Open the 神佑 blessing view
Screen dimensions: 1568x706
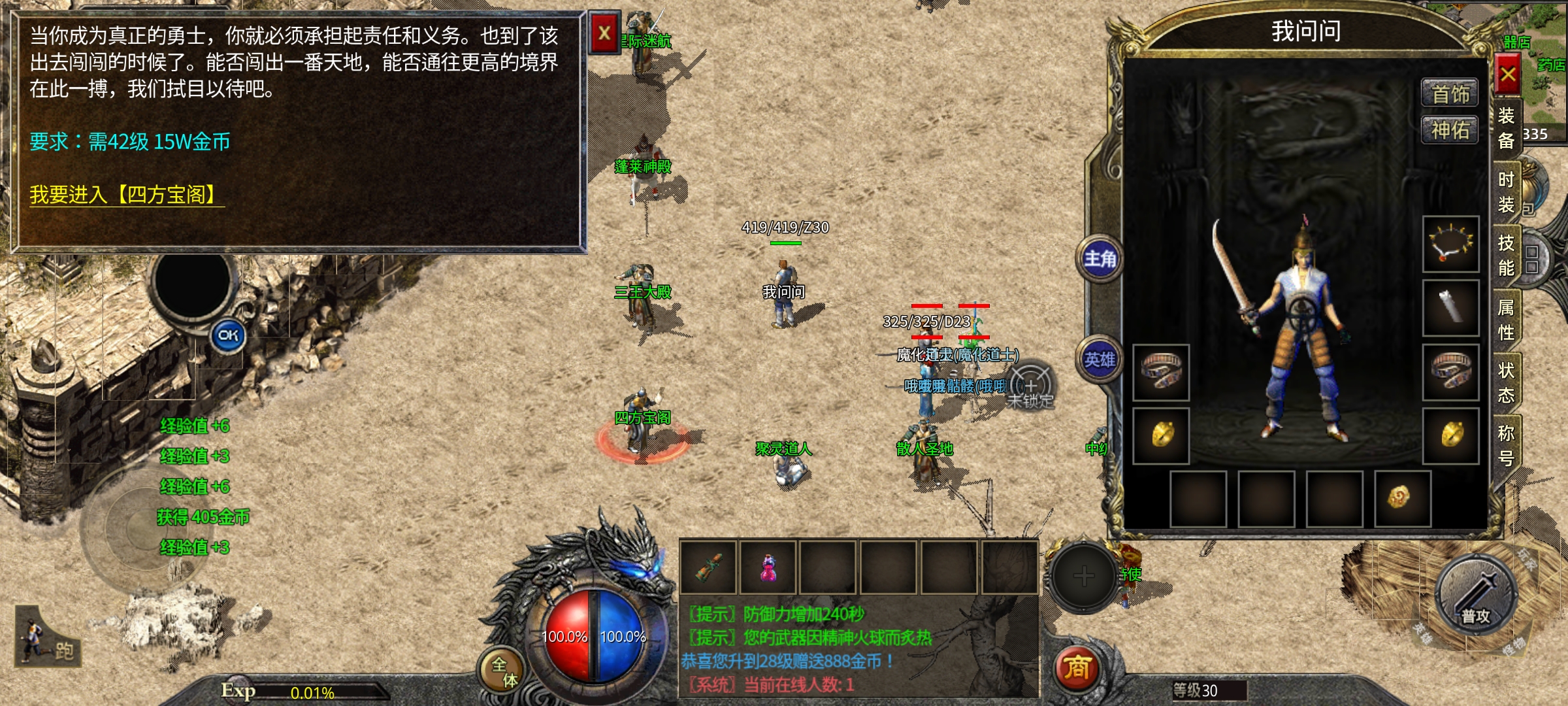tap(1450, 130)
